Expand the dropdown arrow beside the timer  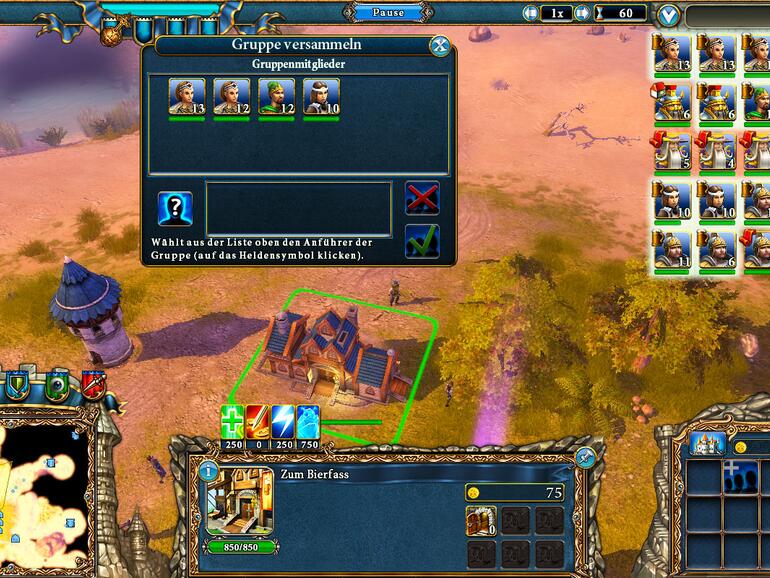pyautogui.click(x=669, y=15)
